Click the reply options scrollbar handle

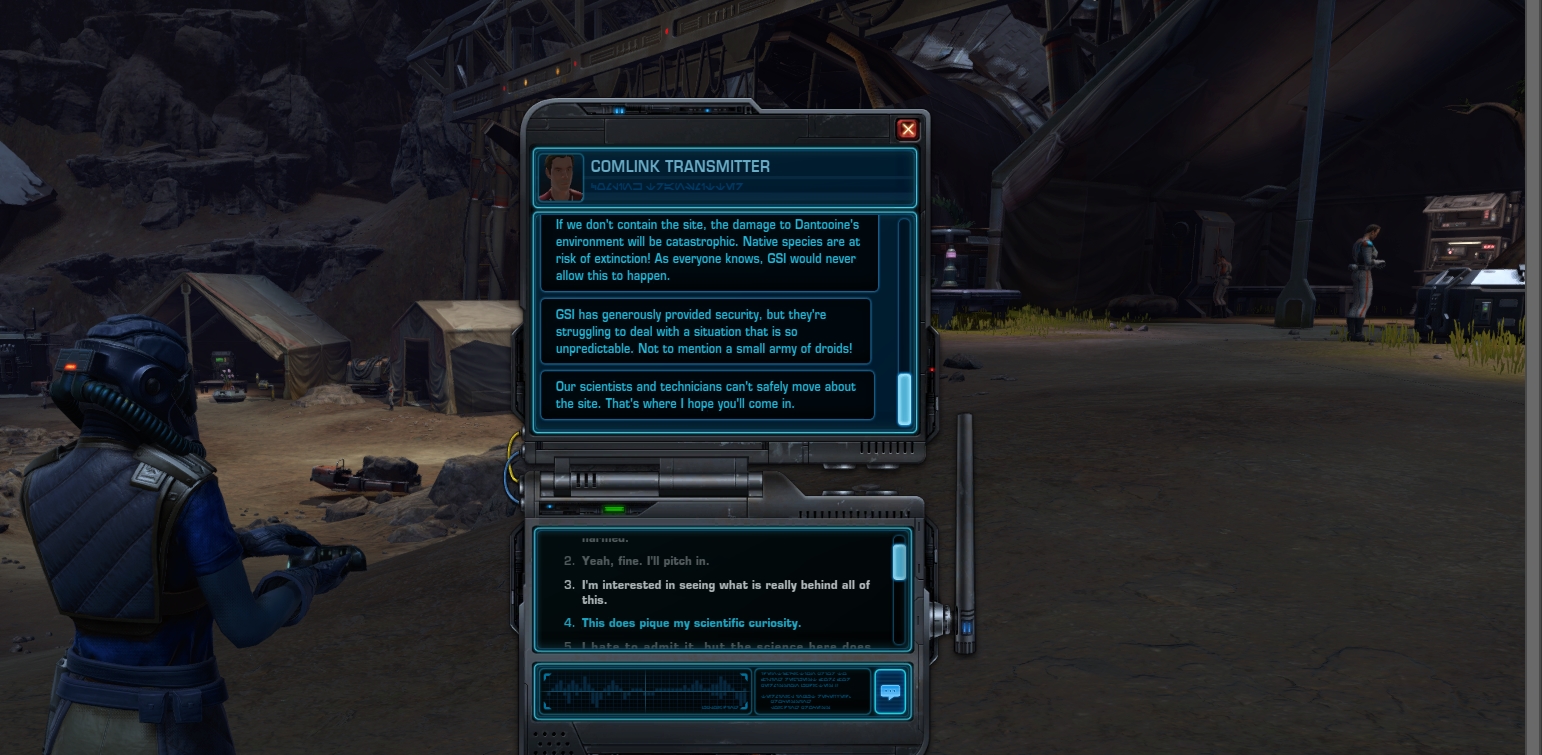tap(899, 562)
